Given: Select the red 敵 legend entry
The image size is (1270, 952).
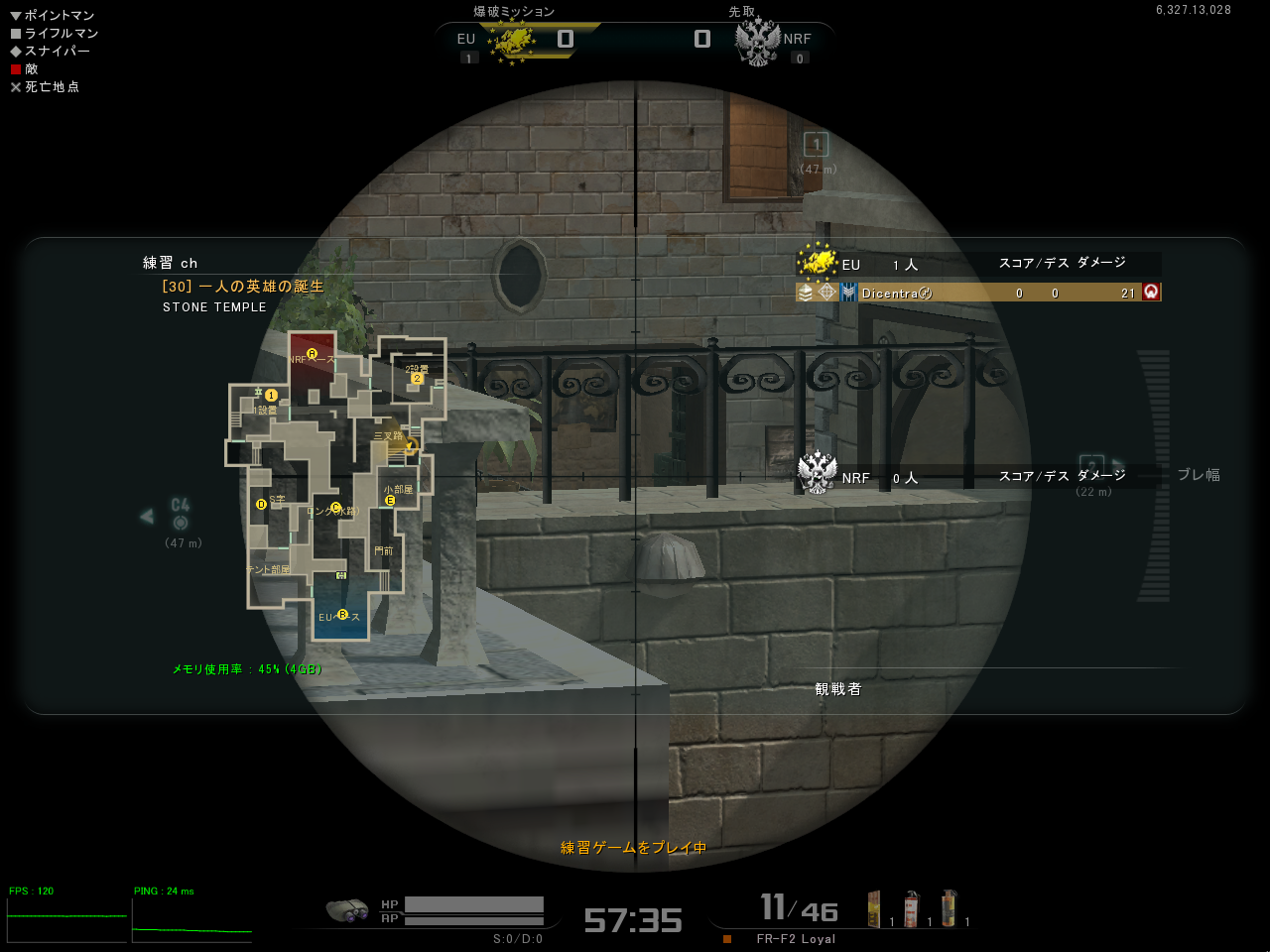Looking at the screenshot, I should click(x=24, y=69).
